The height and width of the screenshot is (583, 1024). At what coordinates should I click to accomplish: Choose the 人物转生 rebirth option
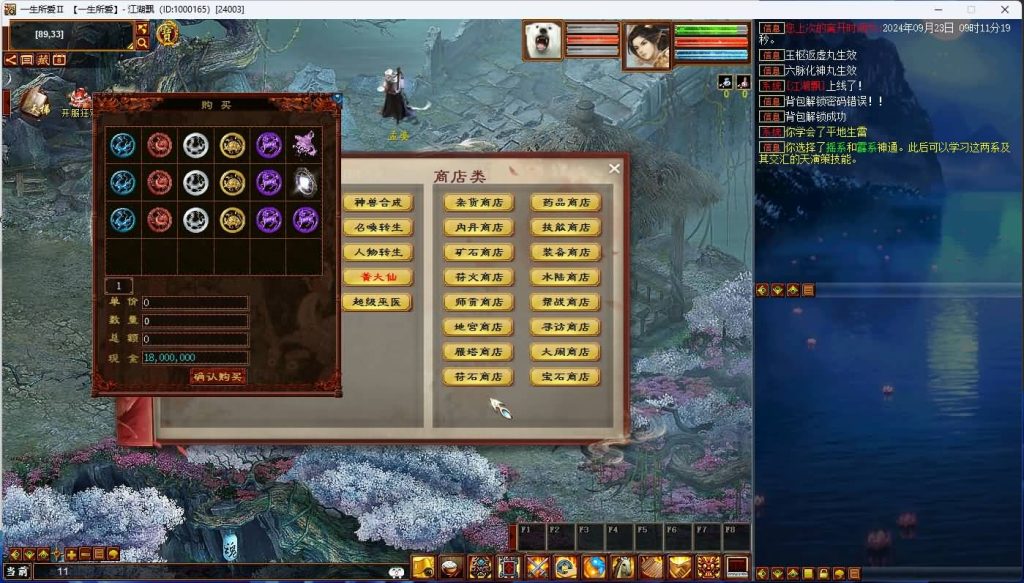377,253
